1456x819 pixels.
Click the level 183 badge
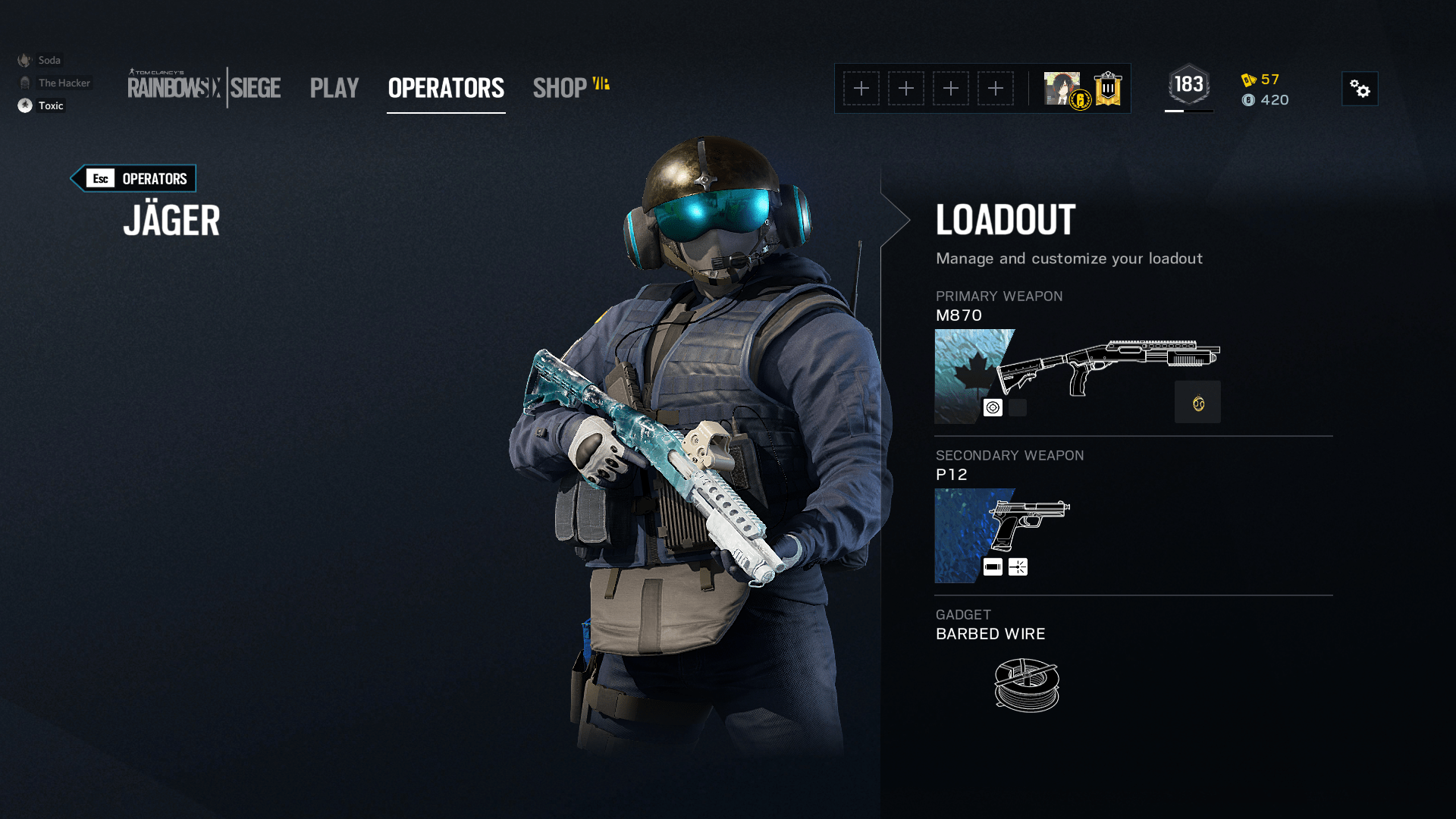pyautogui.click(x=1188, y=83)
